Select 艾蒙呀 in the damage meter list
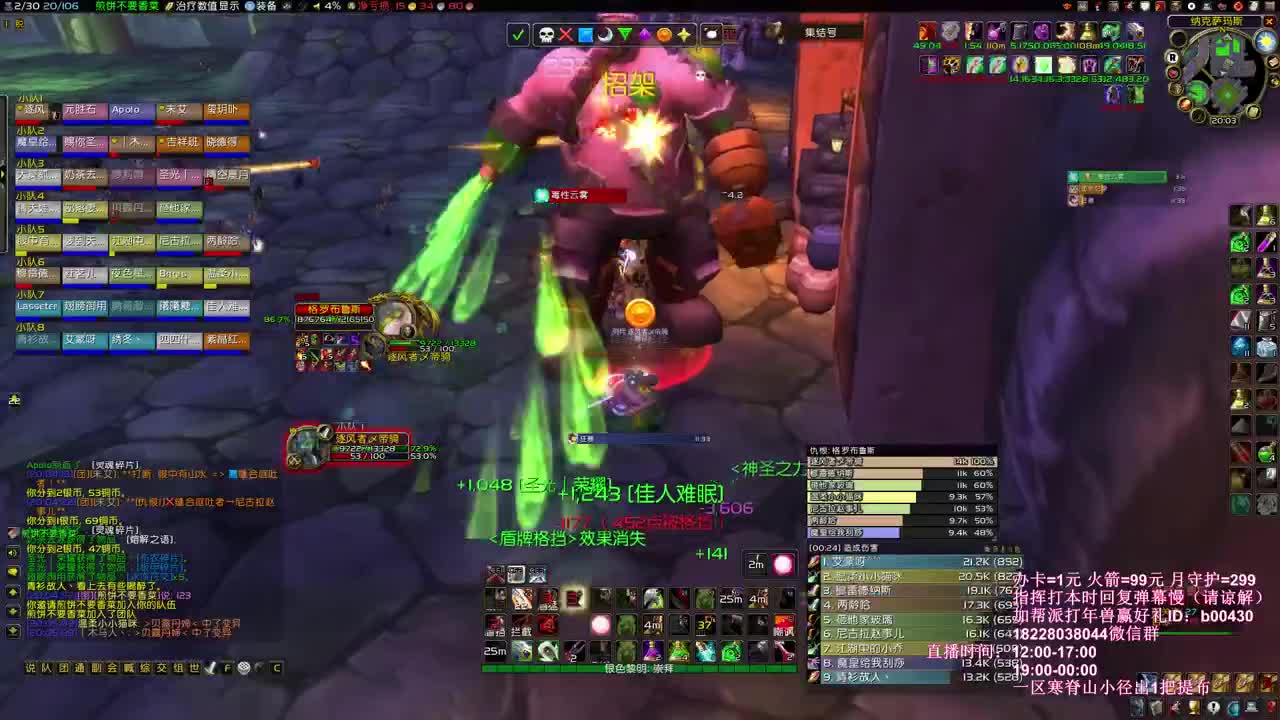This screenshot has height=720, width=1280. (x=880, y=562)
